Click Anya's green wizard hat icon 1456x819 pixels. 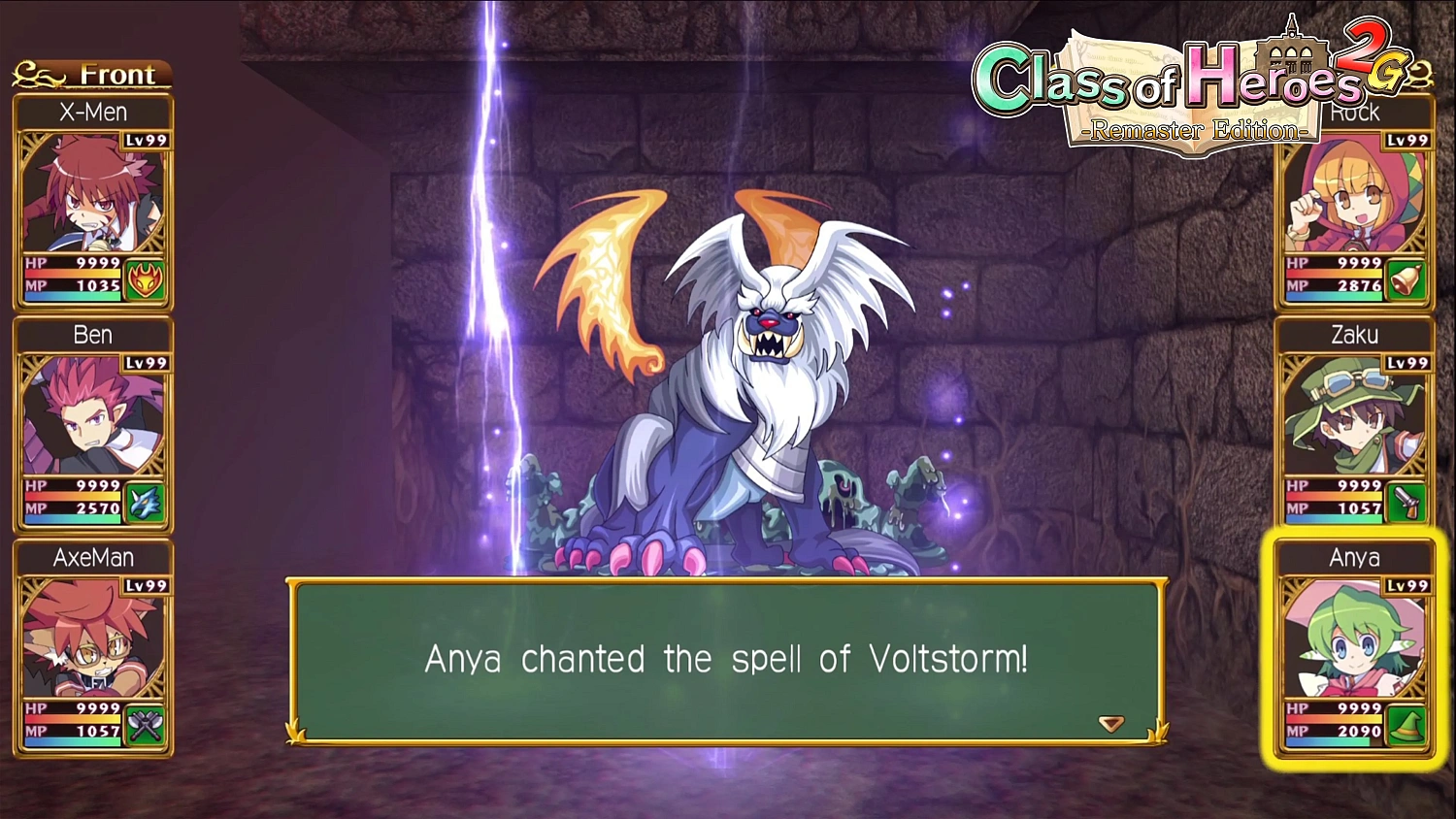(1406, 726)
